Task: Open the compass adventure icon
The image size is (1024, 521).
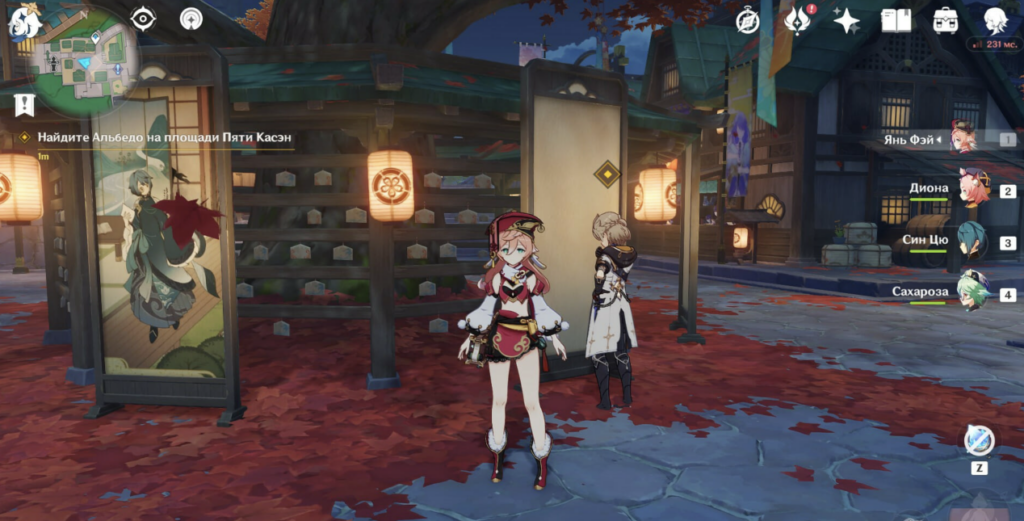Action: tap(747, 20)
